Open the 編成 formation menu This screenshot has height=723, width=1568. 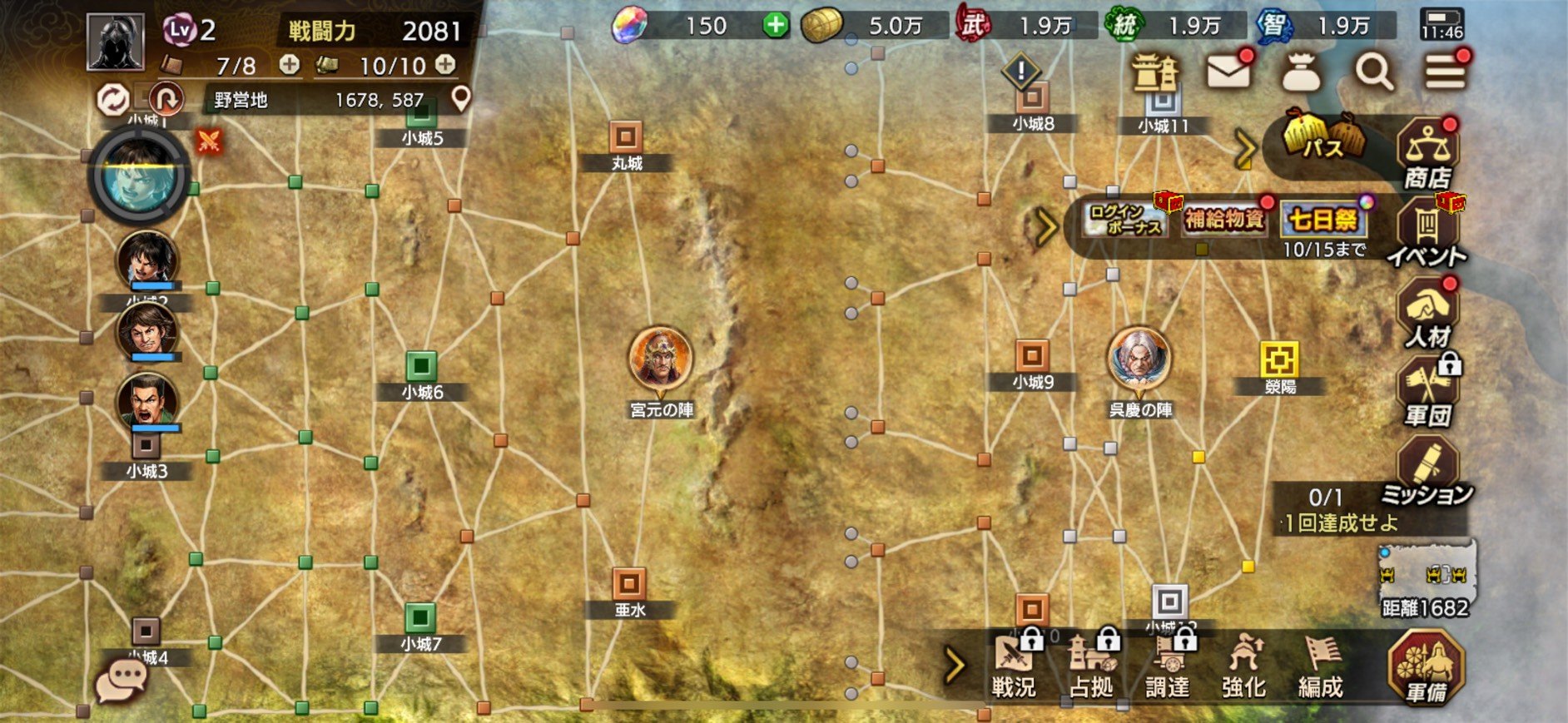[1321, 666]
